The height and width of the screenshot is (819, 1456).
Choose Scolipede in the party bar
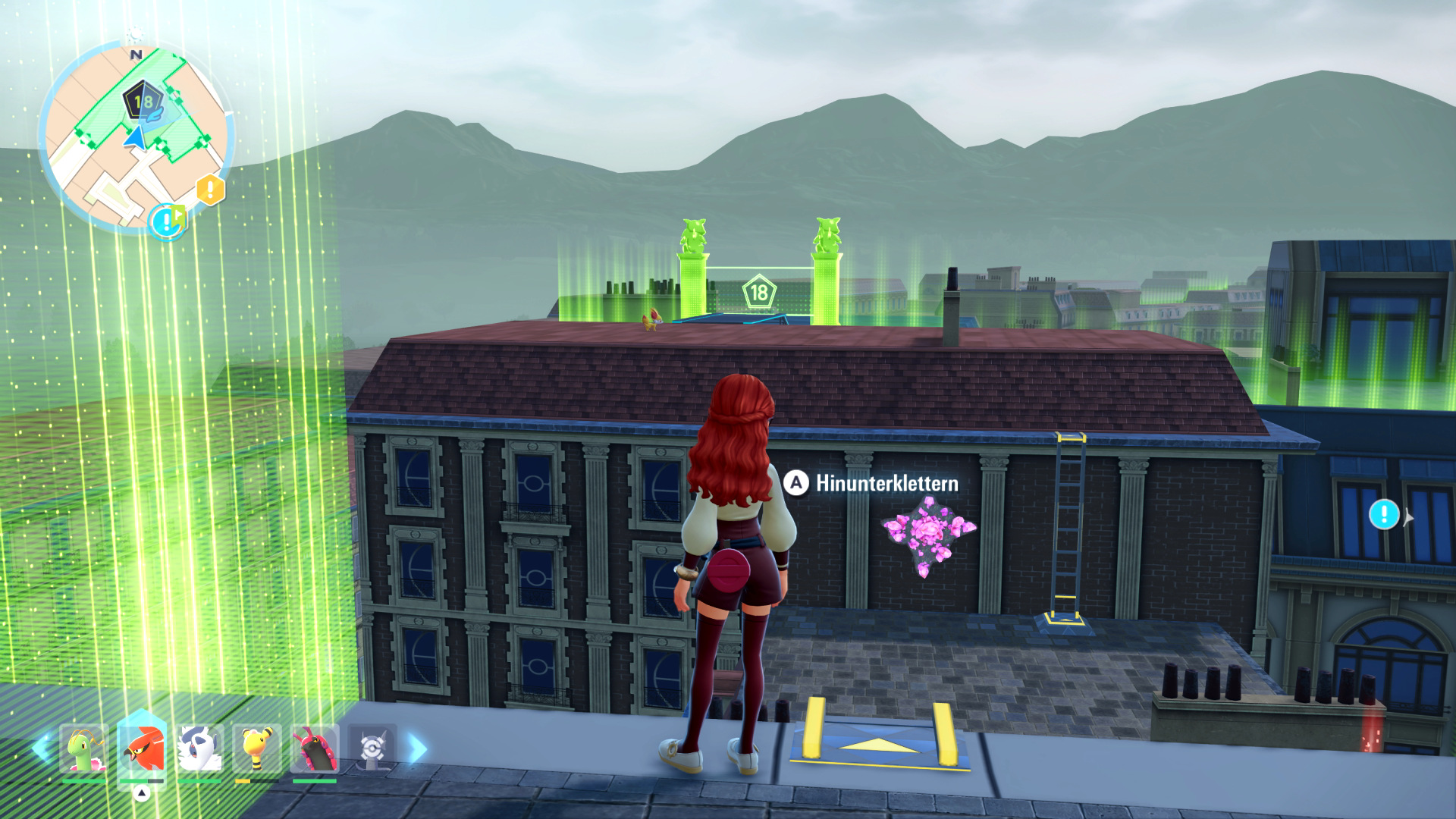314,748
